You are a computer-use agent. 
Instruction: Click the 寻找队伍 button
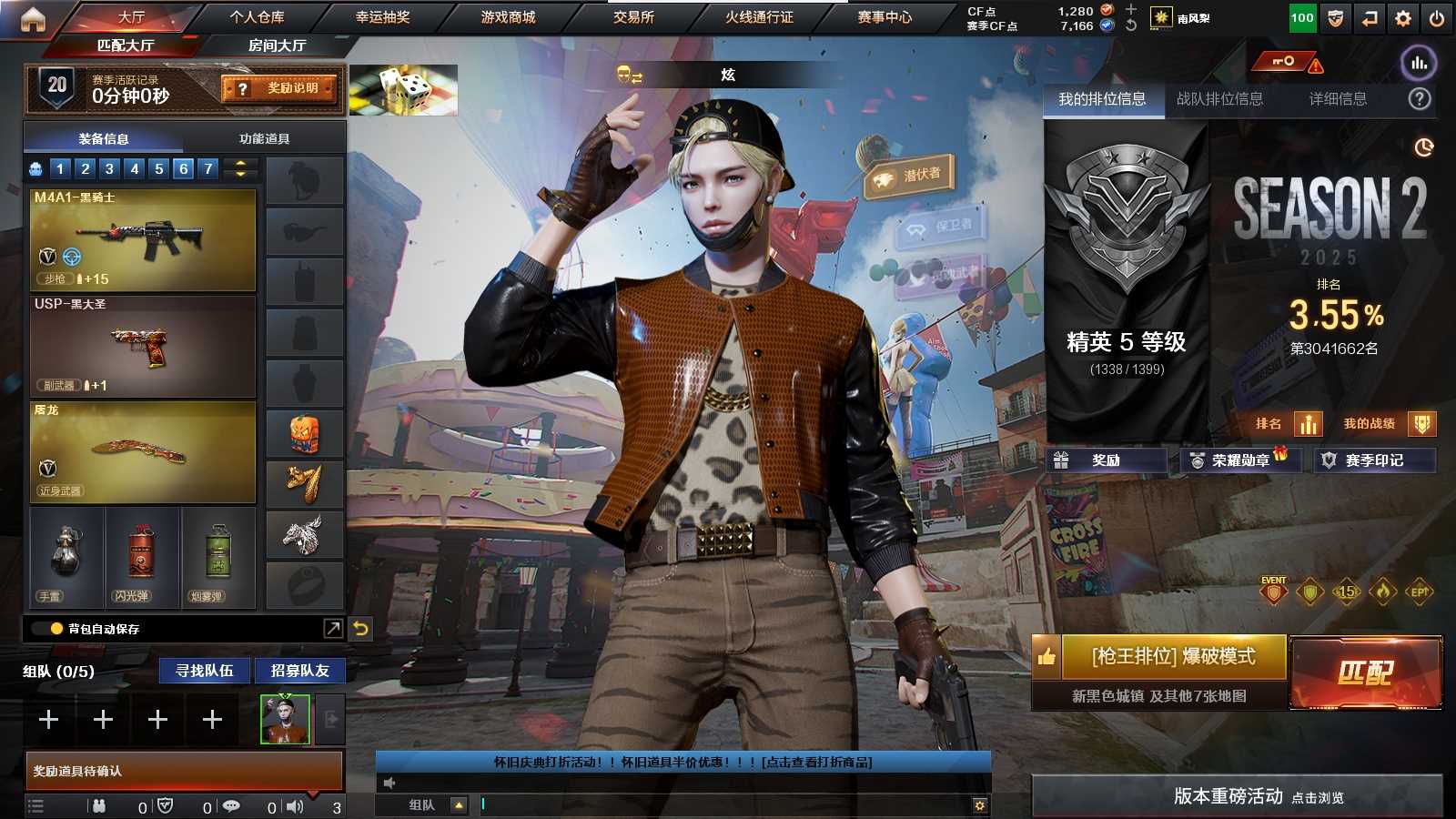point(205,671)
